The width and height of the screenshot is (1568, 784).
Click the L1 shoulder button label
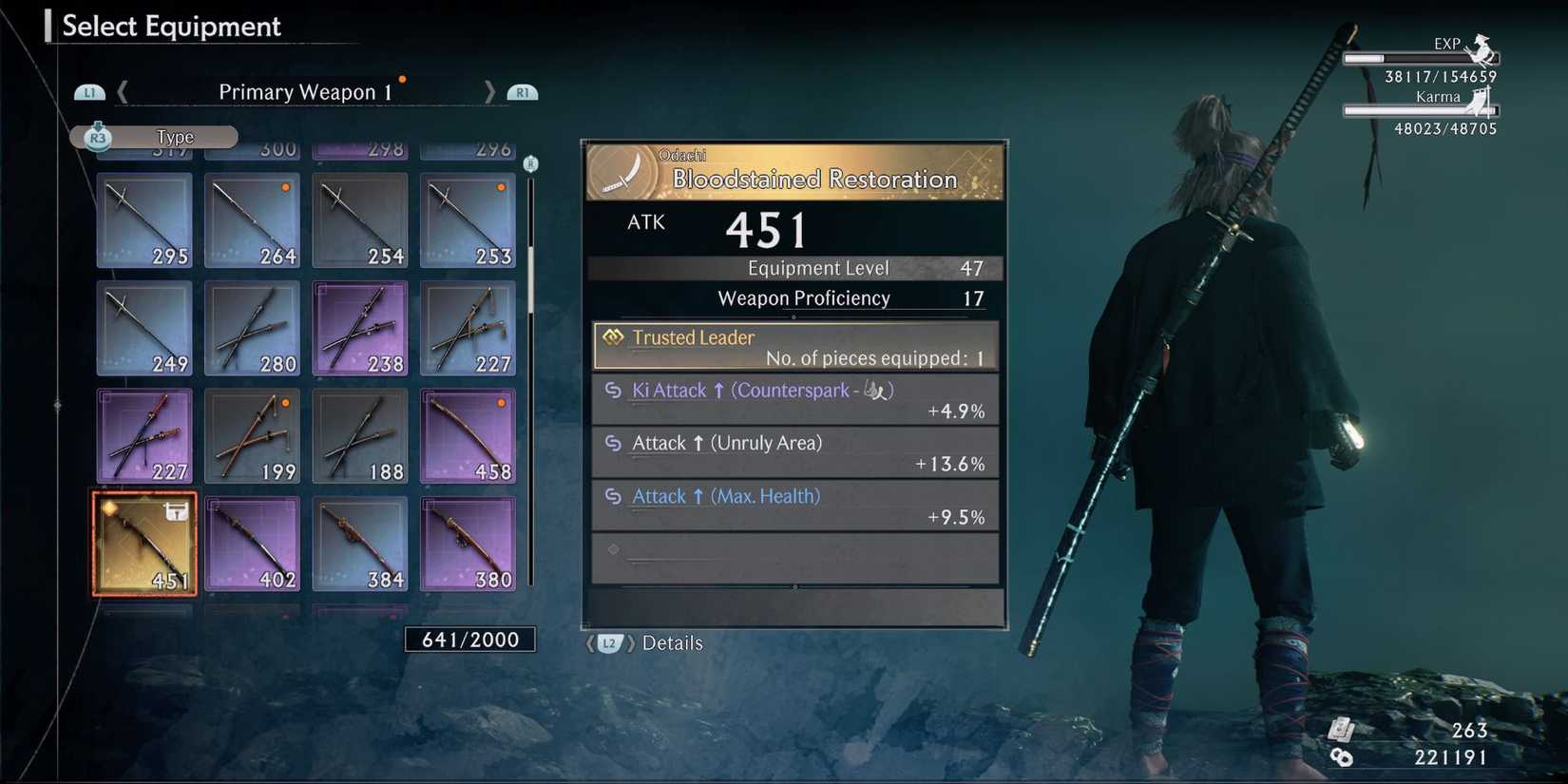(90, 91)
